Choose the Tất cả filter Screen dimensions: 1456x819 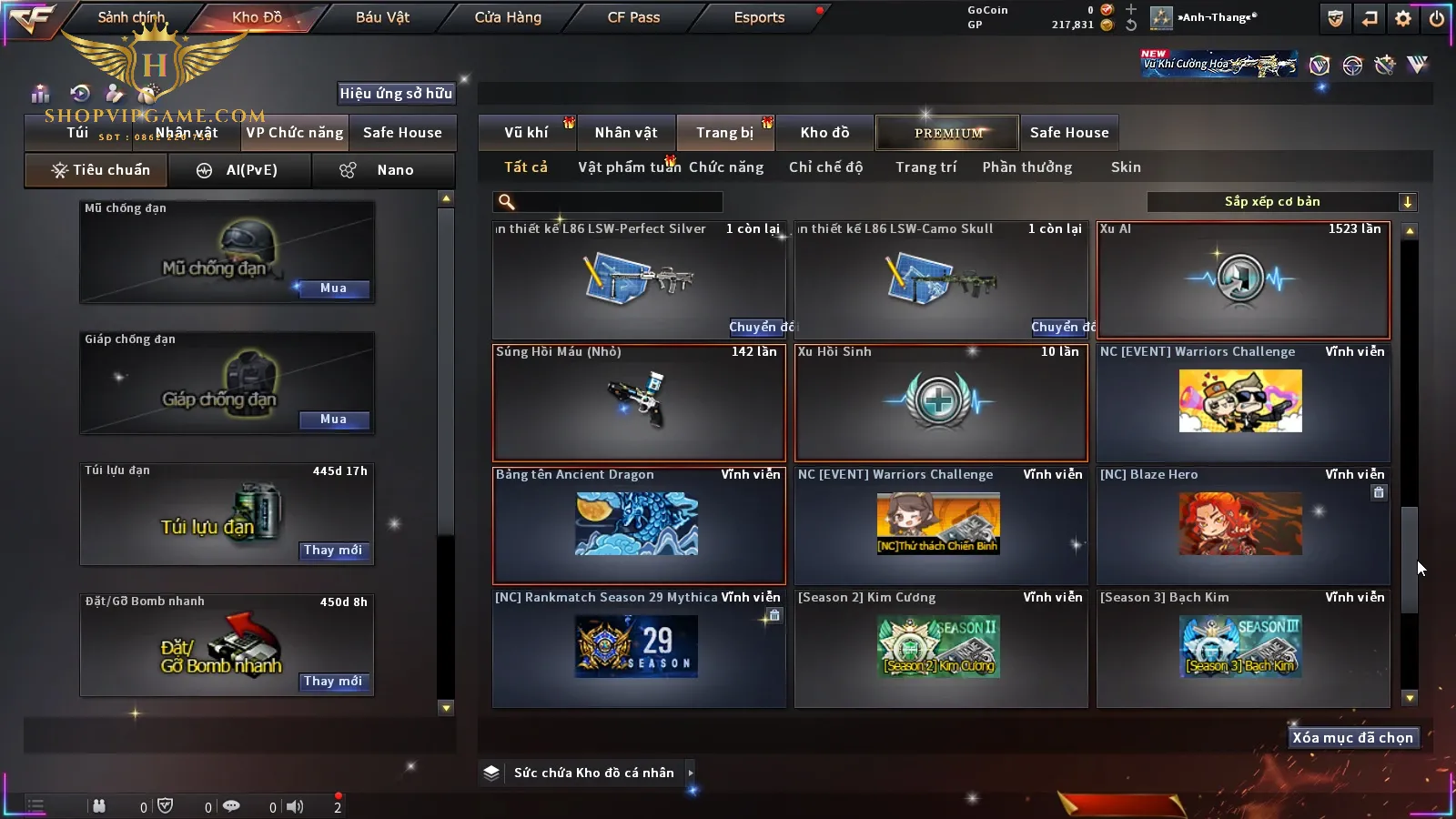point(526,167)
